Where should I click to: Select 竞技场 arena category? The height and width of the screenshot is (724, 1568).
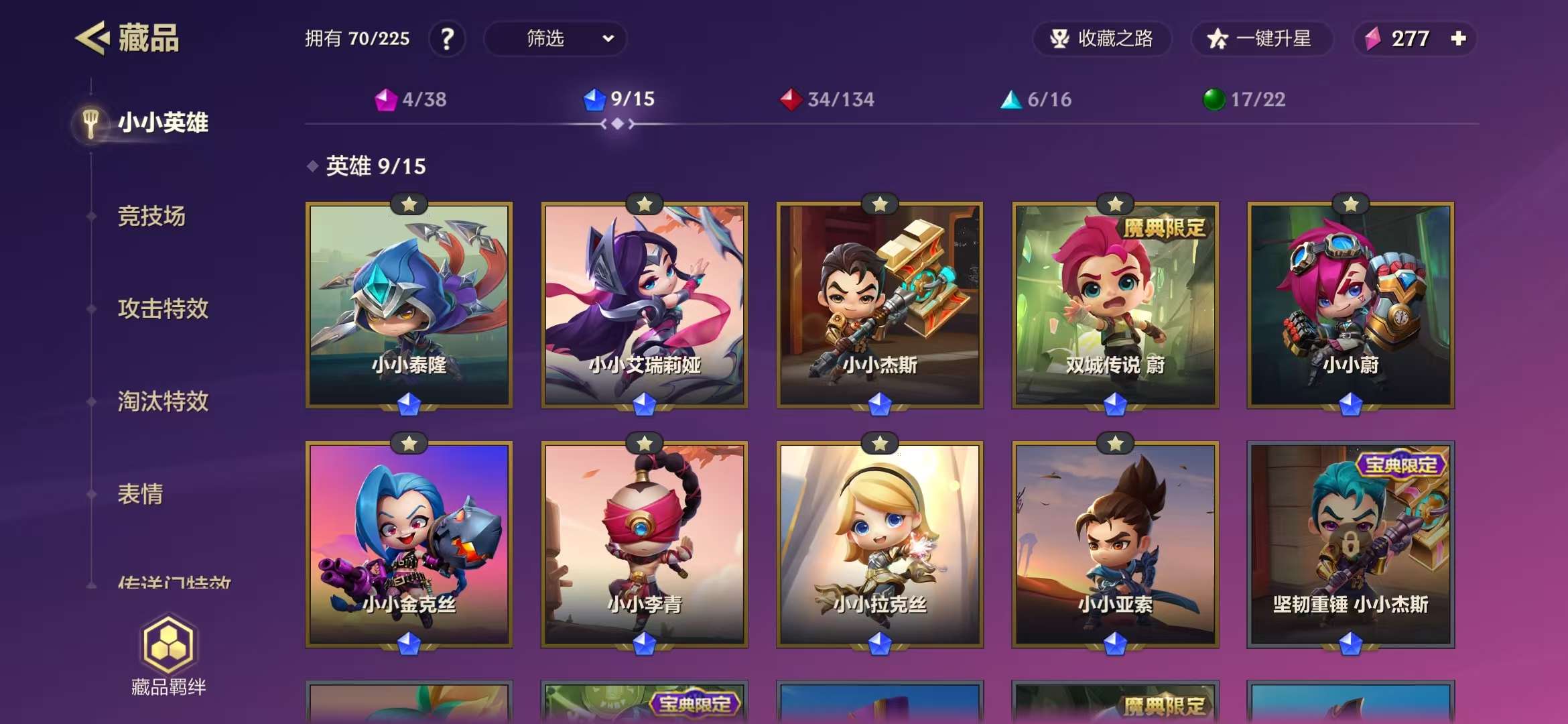click(151, 217)
